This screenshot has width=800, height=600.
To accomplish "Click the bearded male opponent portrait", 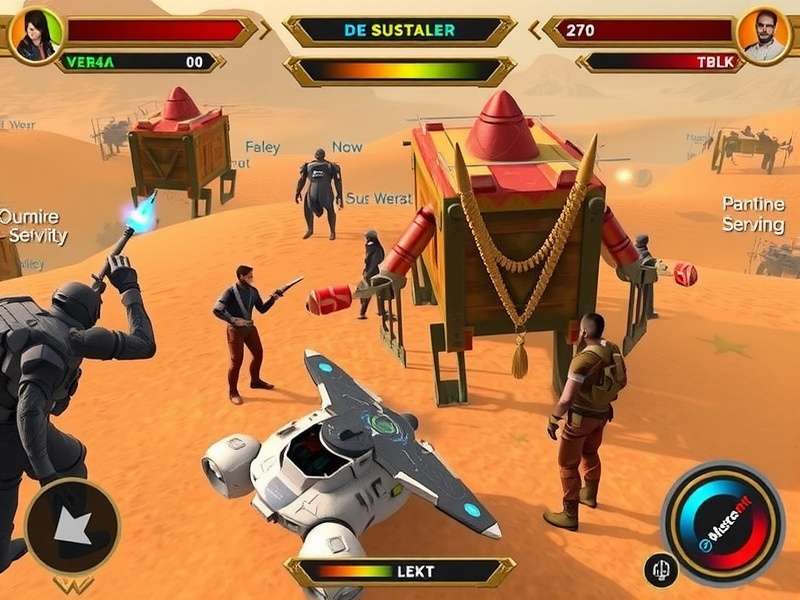I will coord(765,34).
